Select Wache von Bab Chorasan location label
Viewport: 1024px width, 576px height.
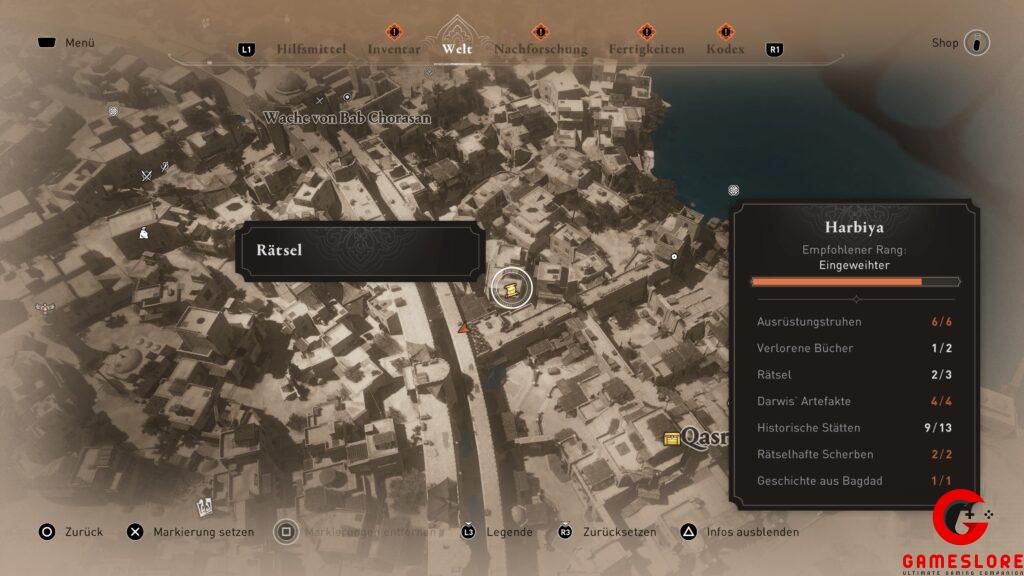coord(347,118)
